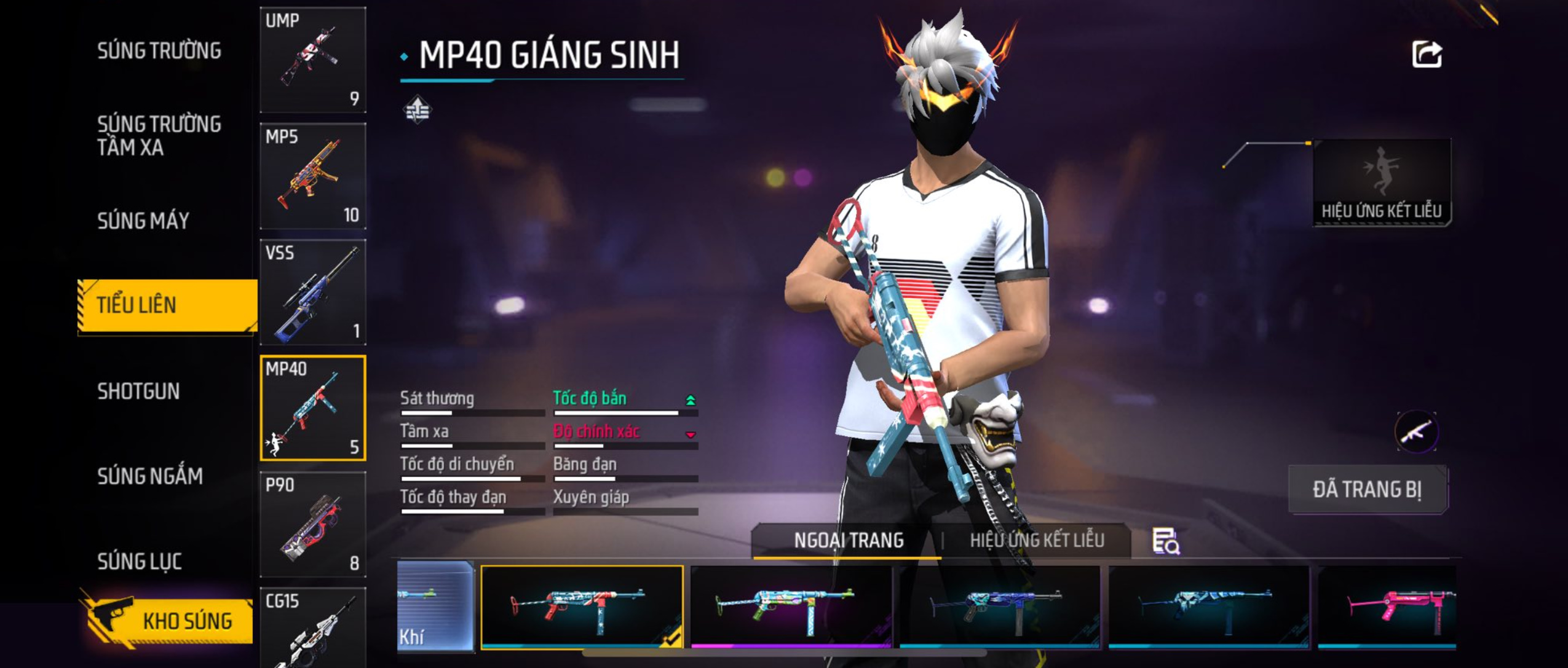Image resolution: width=1568 pixels, height=668 pixels.
Task: Open the skin search list icon
Action: click(x=1165, y=541)
